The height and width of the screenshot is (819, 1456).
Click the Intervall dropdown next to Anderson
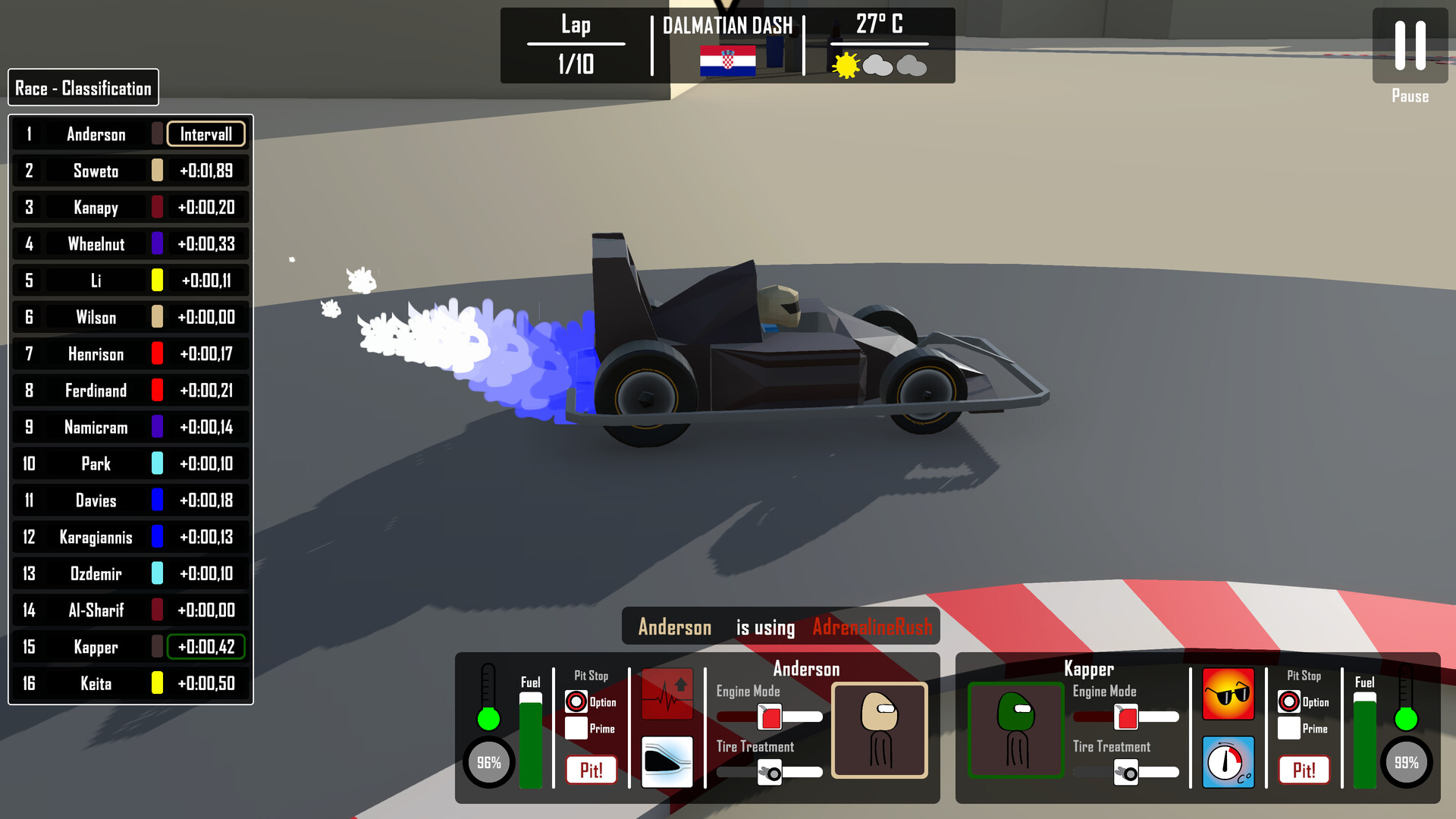(x=206, y=134)
